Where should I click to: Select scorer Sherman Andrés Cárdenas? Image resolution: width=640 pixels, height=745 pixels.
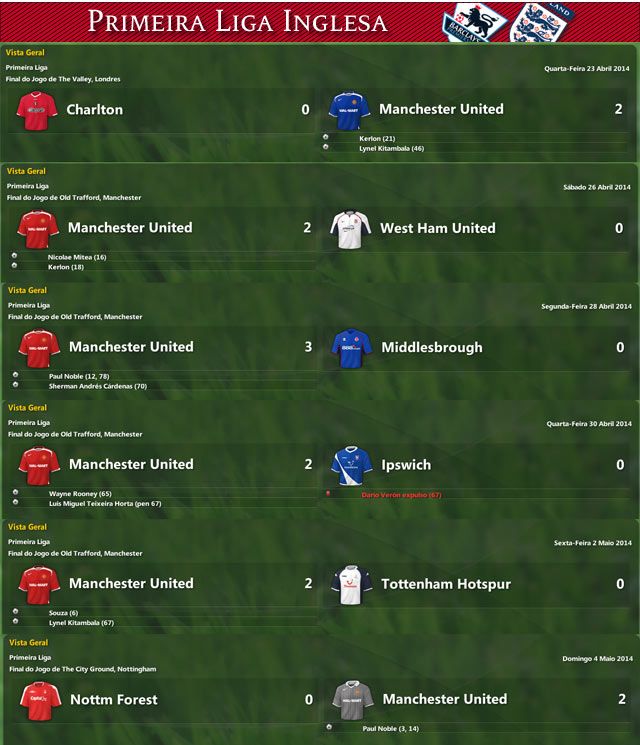pyautogui.click(x=97, y=385)
